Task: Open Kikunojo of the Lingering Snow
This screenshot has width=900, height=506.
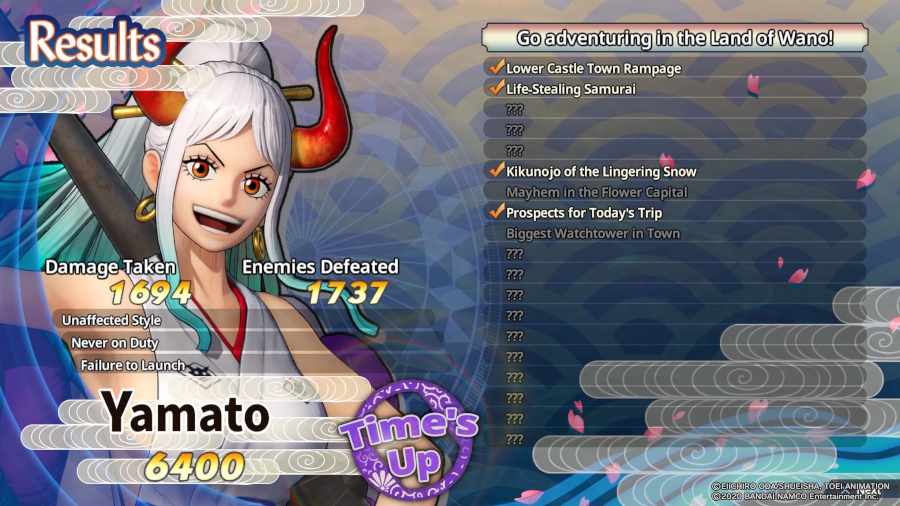Action: [x=601, y=171]
